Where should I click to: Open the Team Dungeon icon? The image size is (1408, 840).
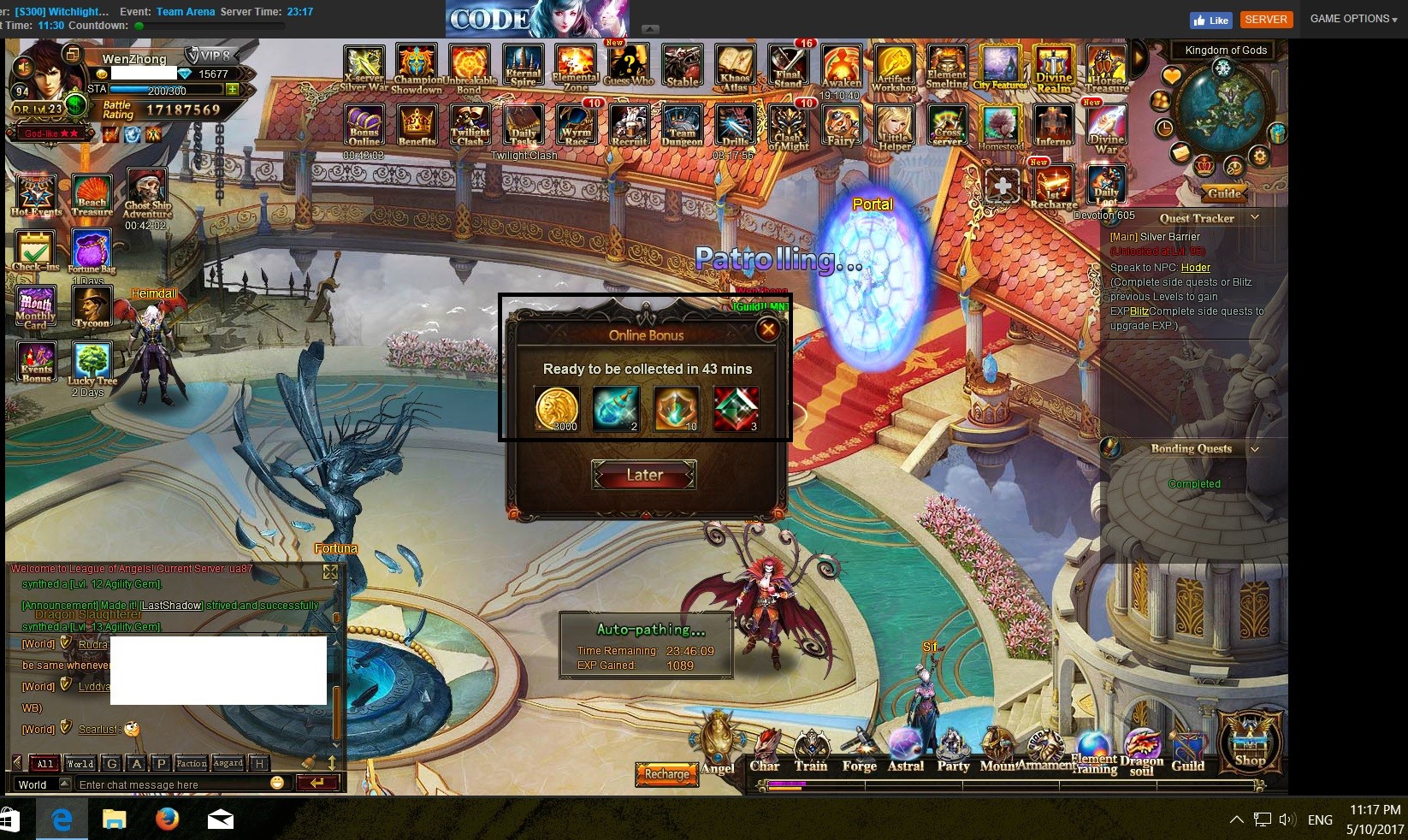682,125
